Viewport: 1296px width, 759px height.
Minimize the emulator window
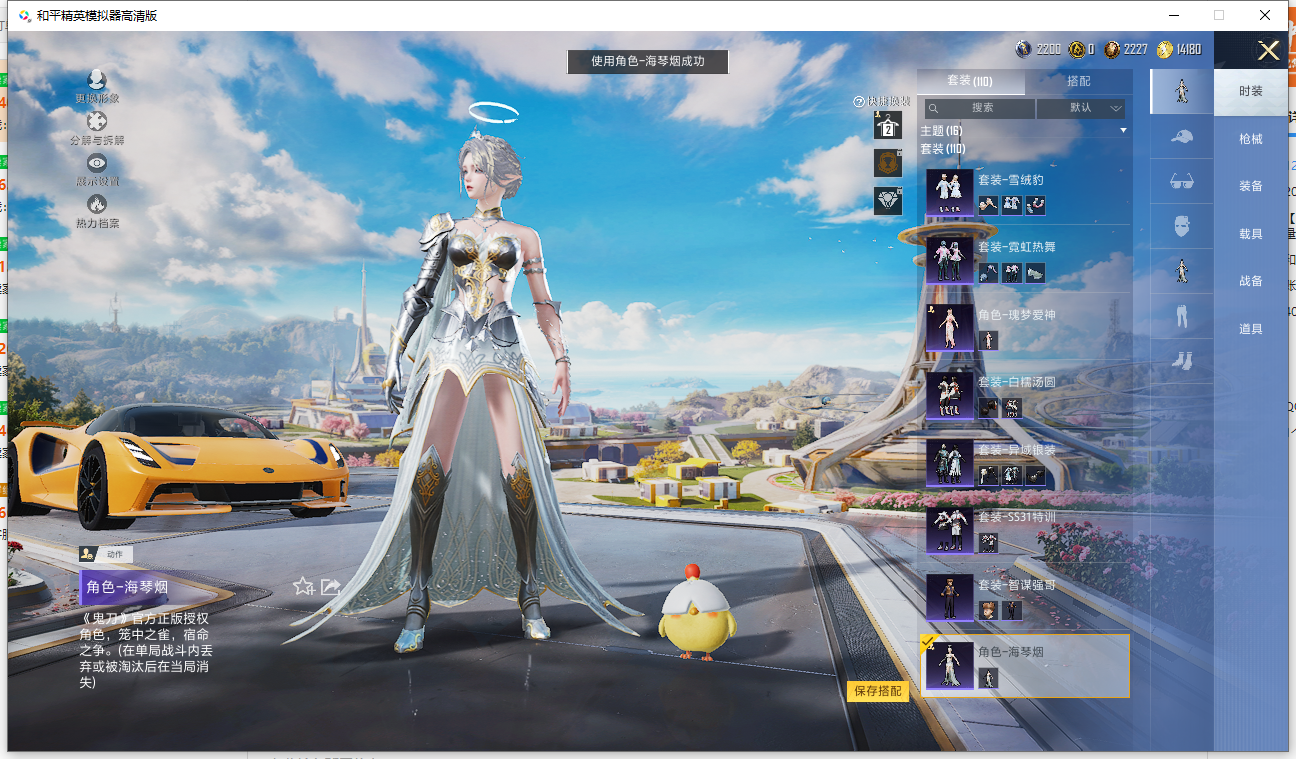click(1173, 15)
